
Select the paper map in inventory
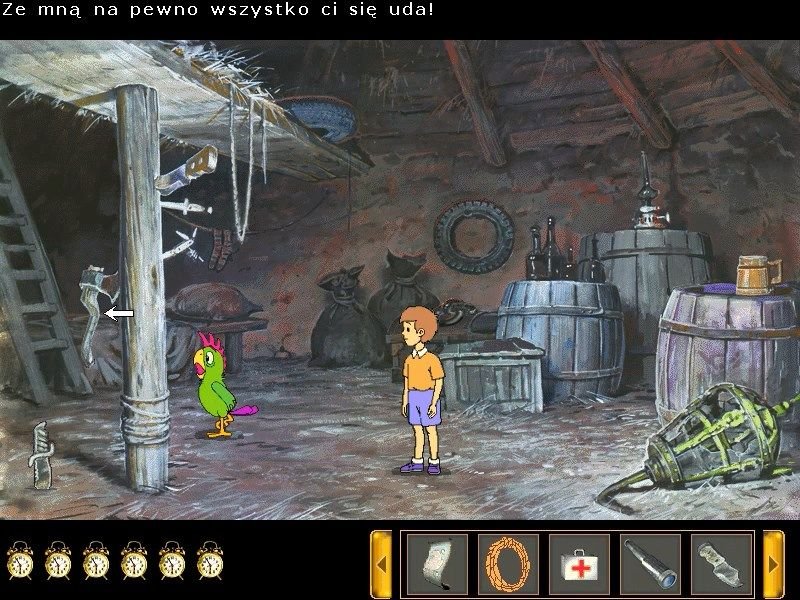(x=437, y=564)
